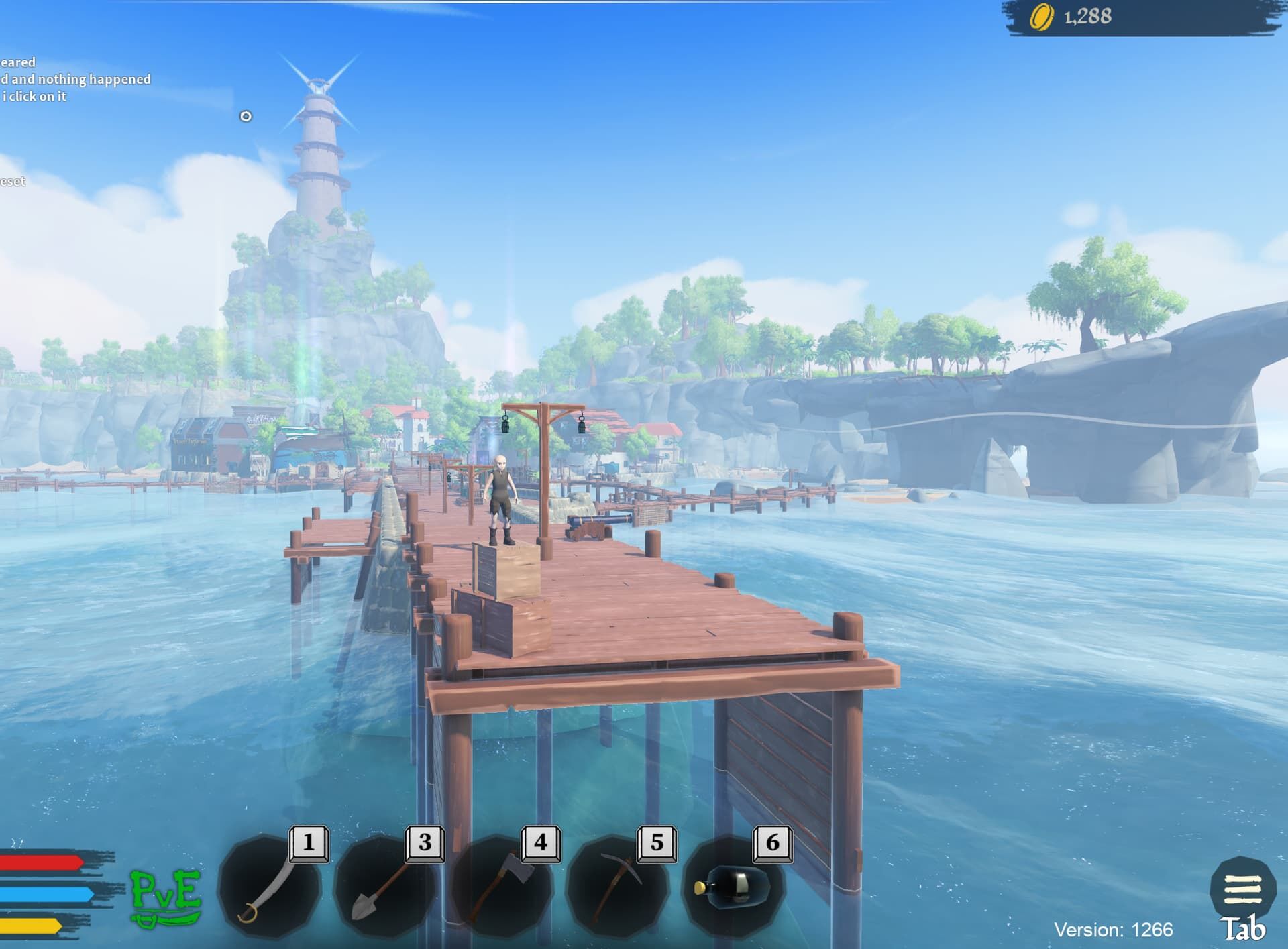This screenshot has width=1288, height=949.
Task: Toggle the green PvE mode badge
Action: click(166, 897)
